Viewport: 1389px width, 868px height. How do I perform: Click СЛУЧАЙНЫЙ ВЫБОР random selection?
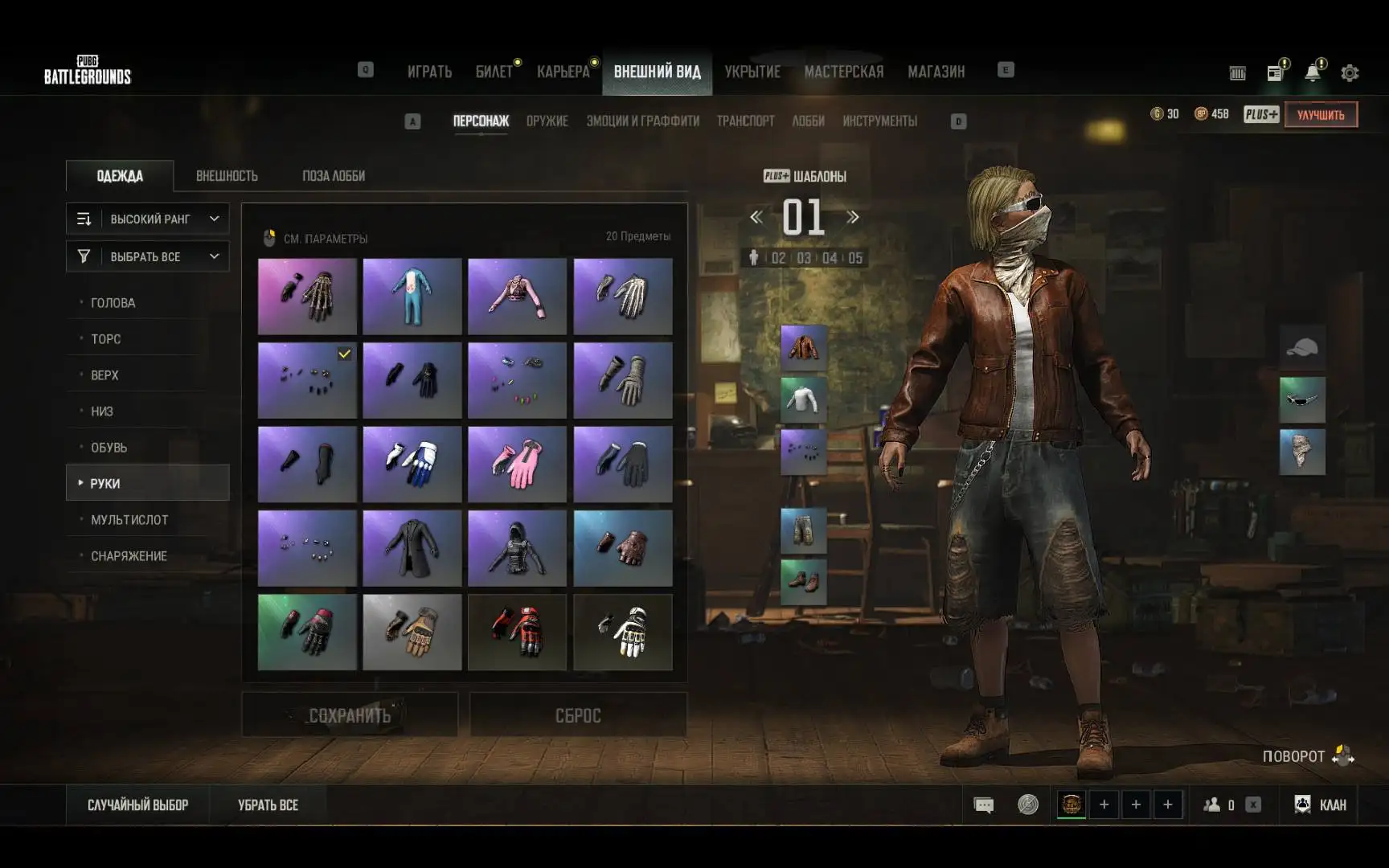137,805
